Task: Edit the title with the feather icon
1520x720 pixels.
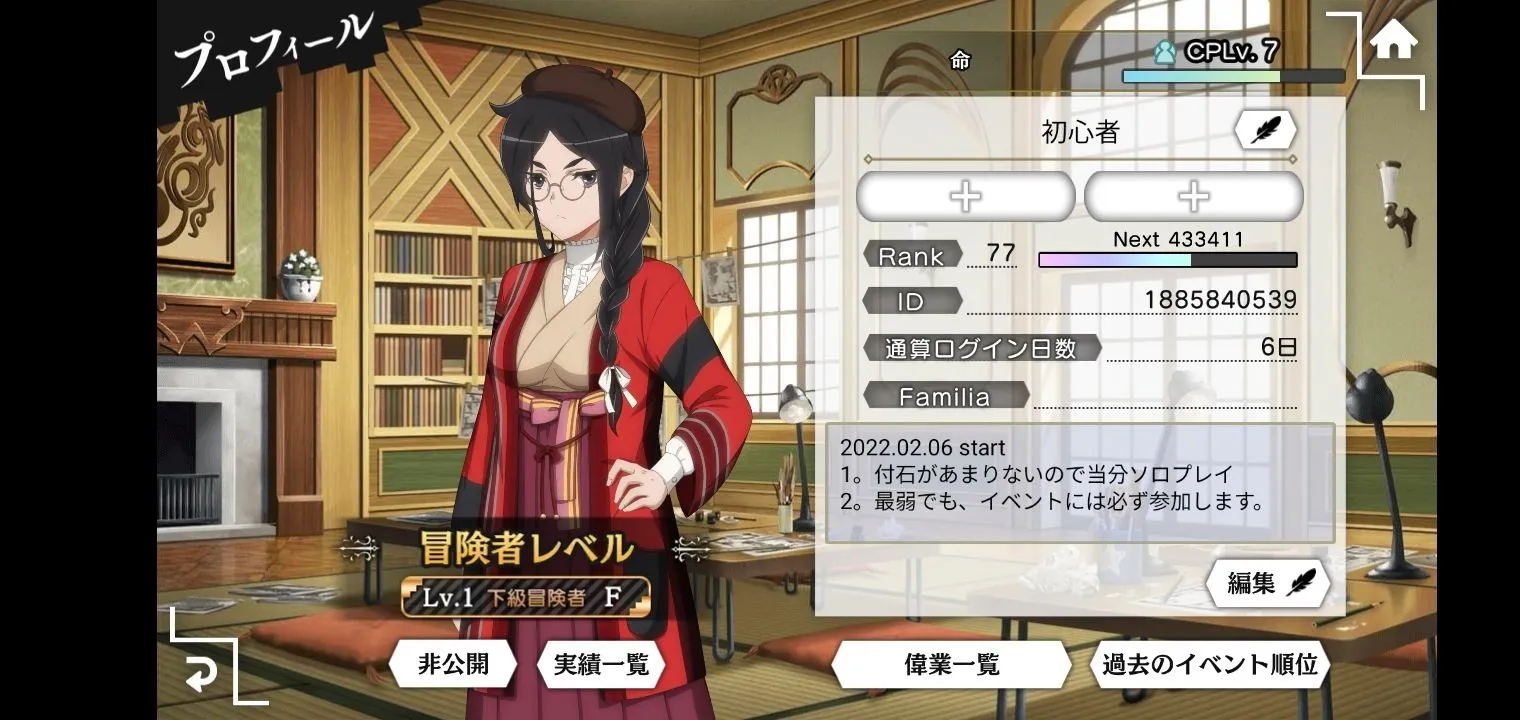Action: [x=1265, y=130]
